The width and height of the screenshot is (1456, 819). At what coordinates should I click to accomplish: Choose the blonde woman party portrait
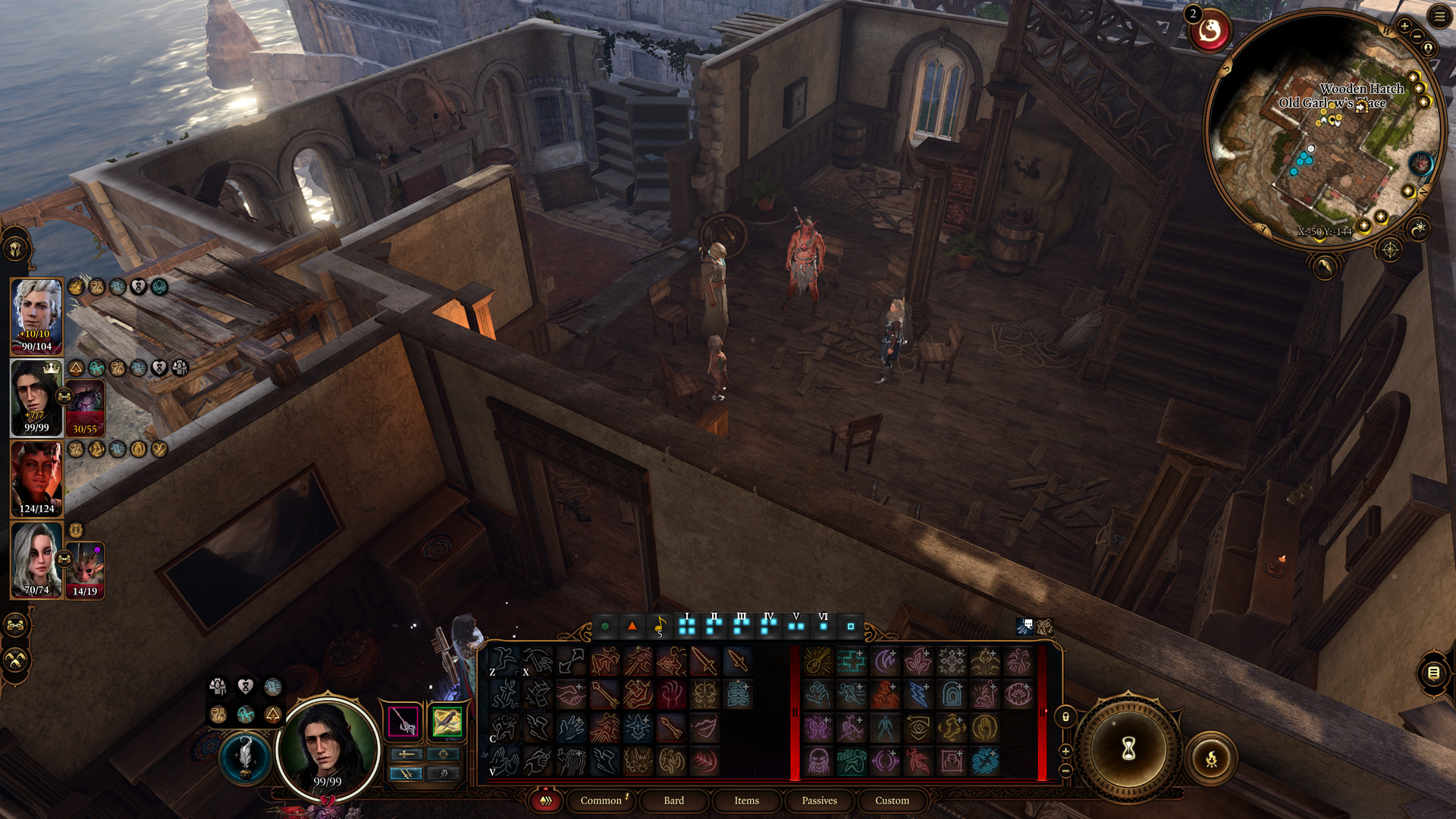click(x=36, y=560)
